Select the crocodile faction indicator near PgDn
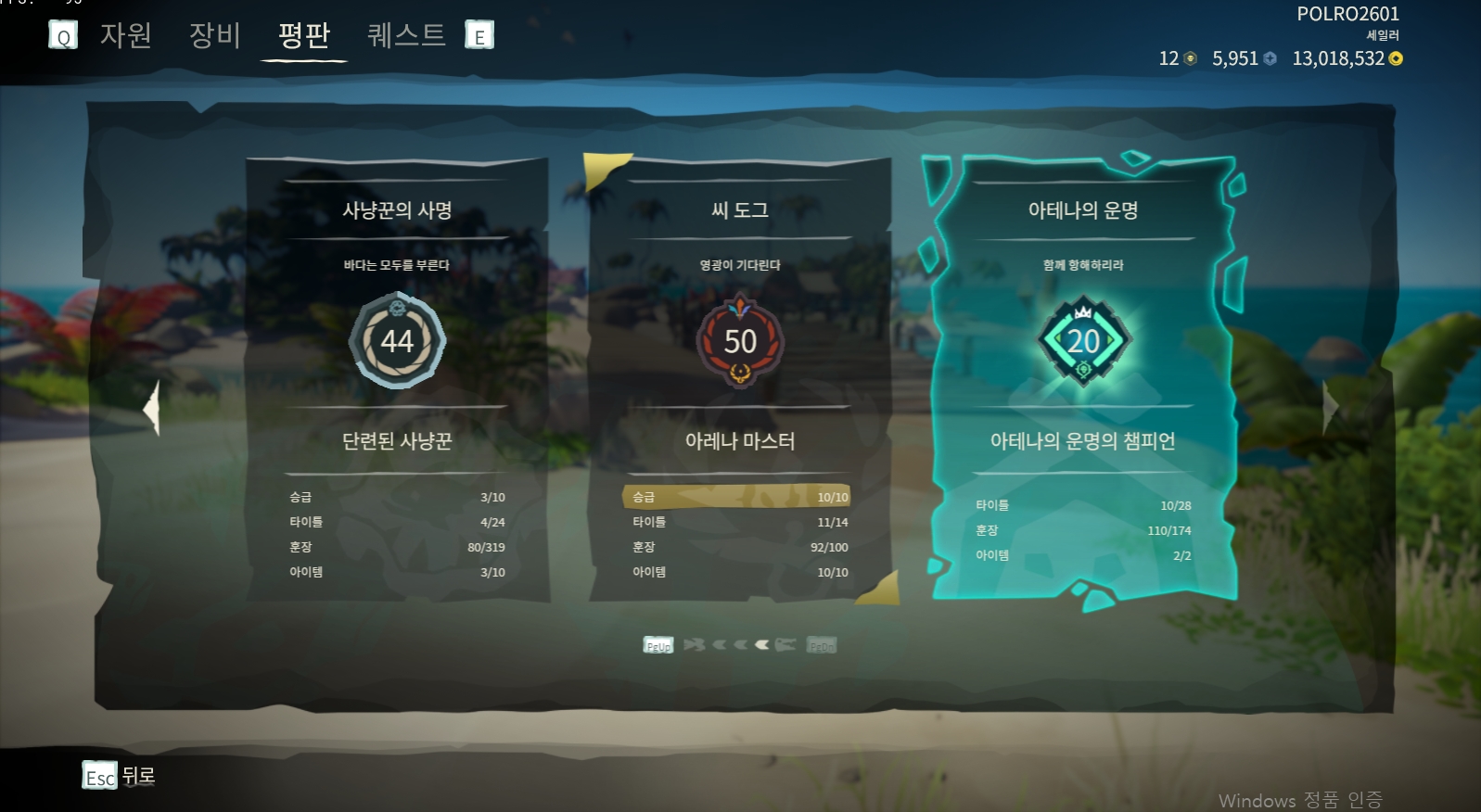This screenshot has width=1481, height=812. (x=786, y=644)
